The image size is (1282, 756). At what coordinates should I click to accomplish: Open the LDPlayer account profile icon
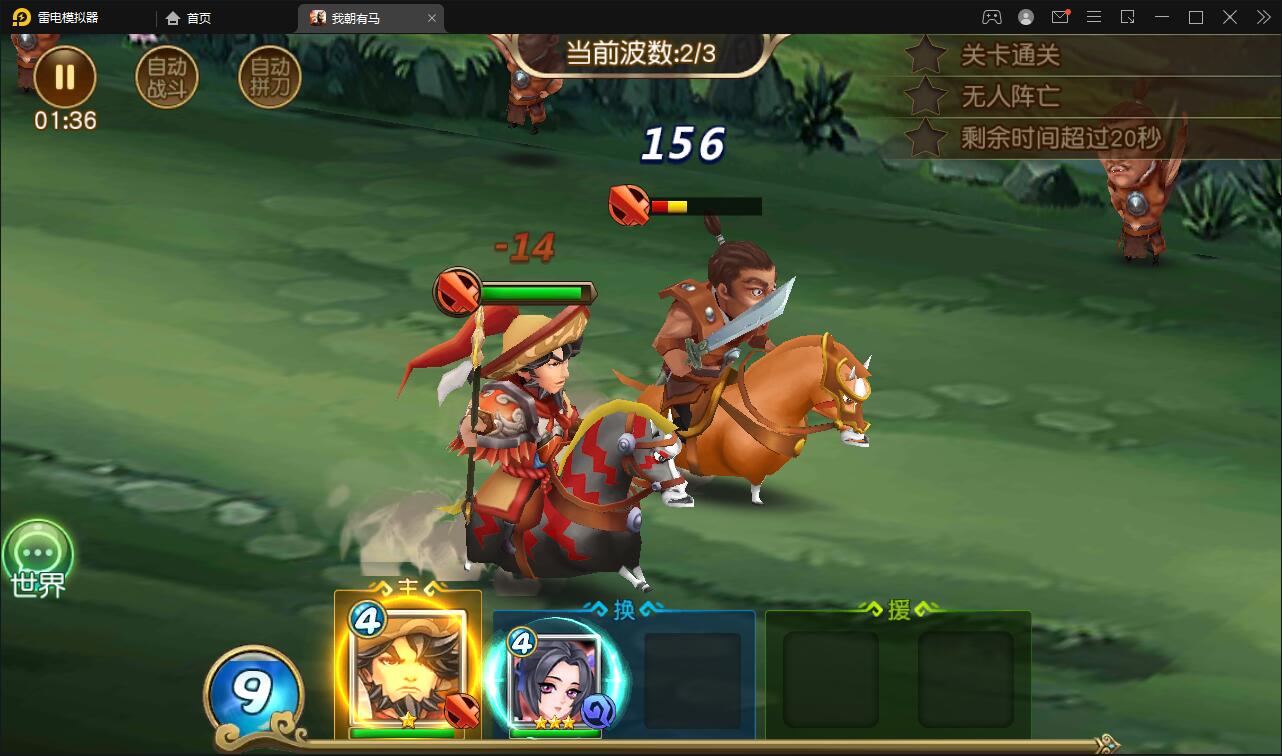tap(1024, 17)
